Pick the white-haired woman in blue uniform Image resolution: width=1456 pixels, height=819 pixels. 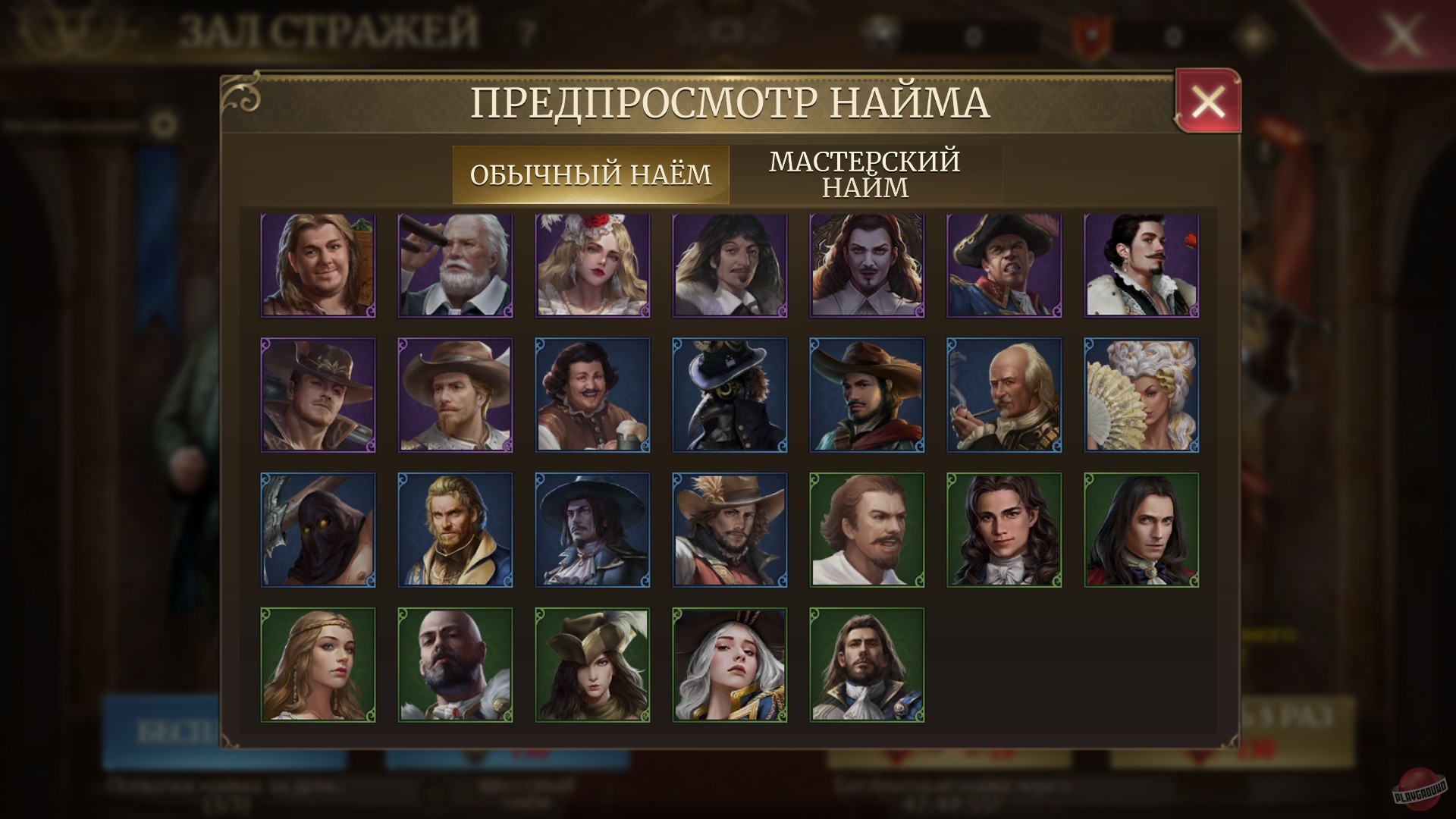(x=729, y=664)
